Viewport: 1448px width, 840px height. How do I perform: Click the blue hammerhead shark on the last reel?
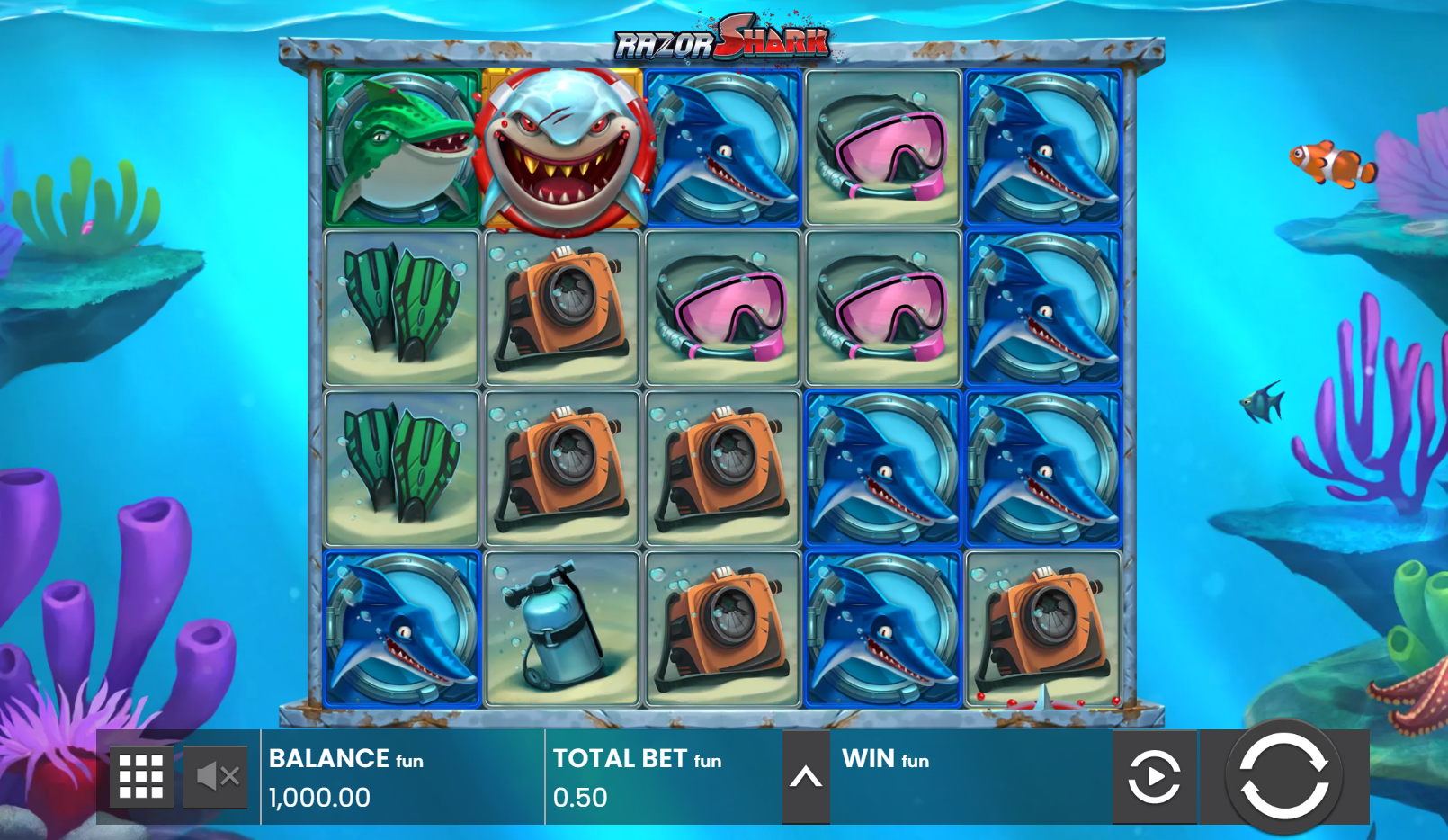(x=1041, y=147)
